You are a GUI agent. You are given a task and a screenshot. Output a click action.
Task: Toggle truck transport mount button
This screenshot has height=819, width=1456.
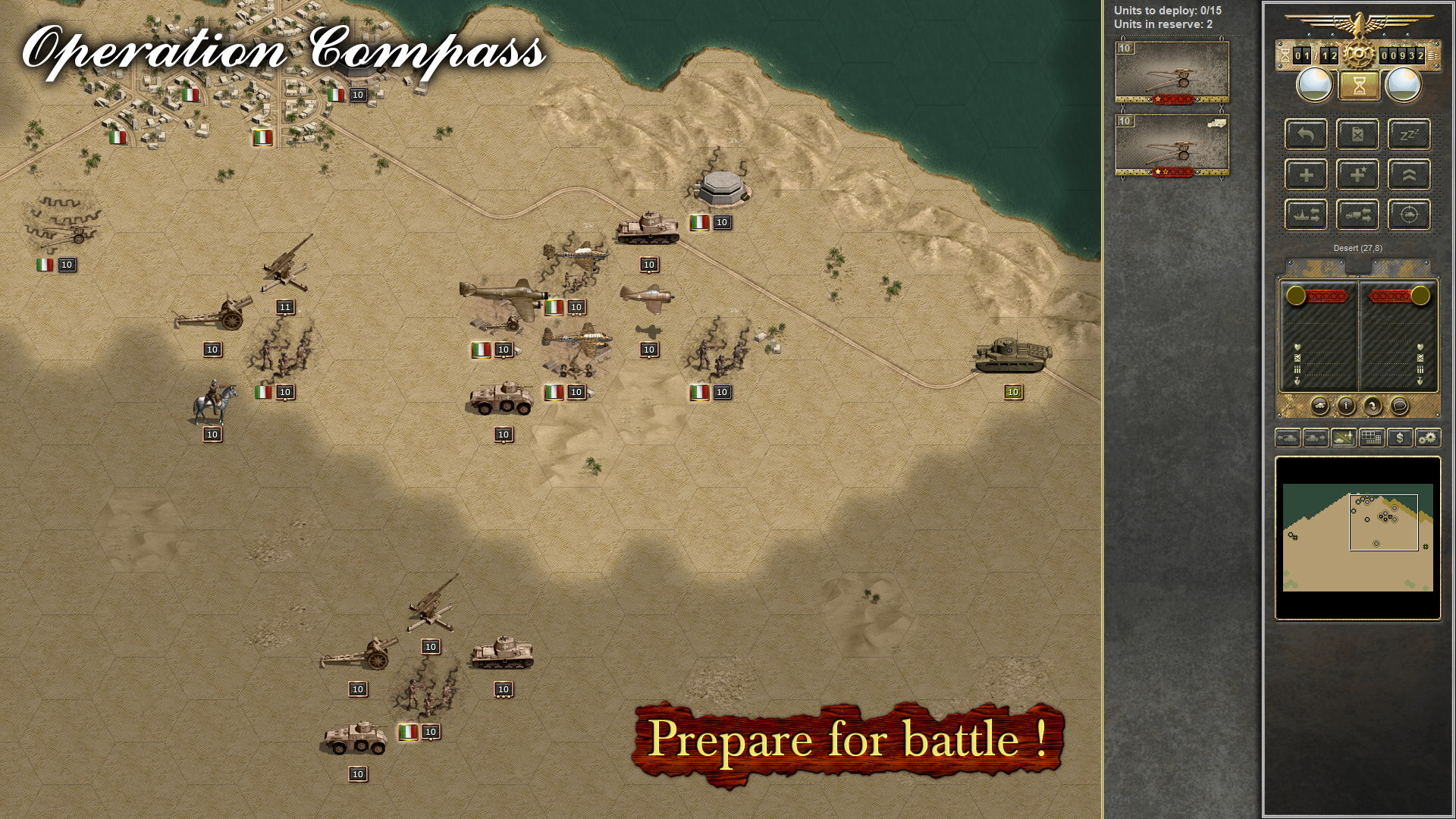click(1357, 215)
